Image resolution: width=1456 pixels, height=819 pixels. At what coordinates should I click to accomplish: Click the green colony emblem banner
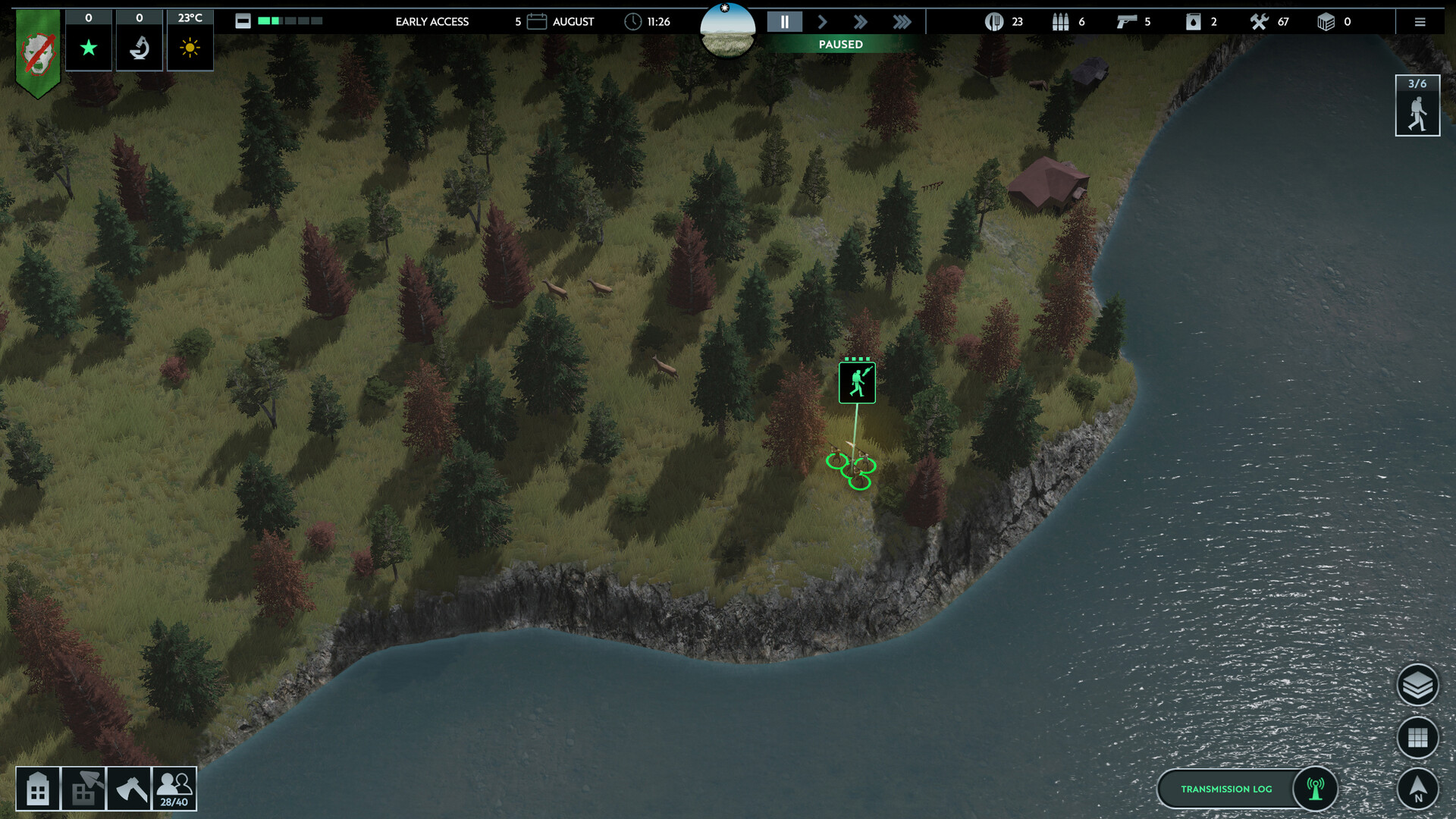click(x=38, y=53)
